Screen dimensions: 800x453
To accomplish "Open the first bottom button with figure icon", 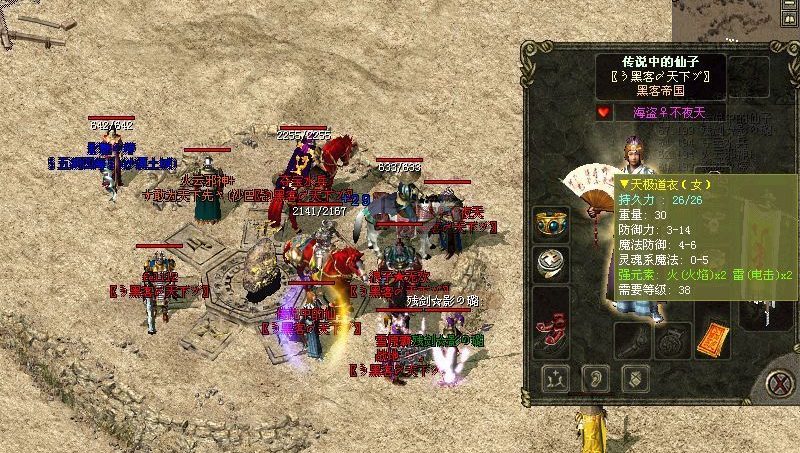I will [556, 378].
